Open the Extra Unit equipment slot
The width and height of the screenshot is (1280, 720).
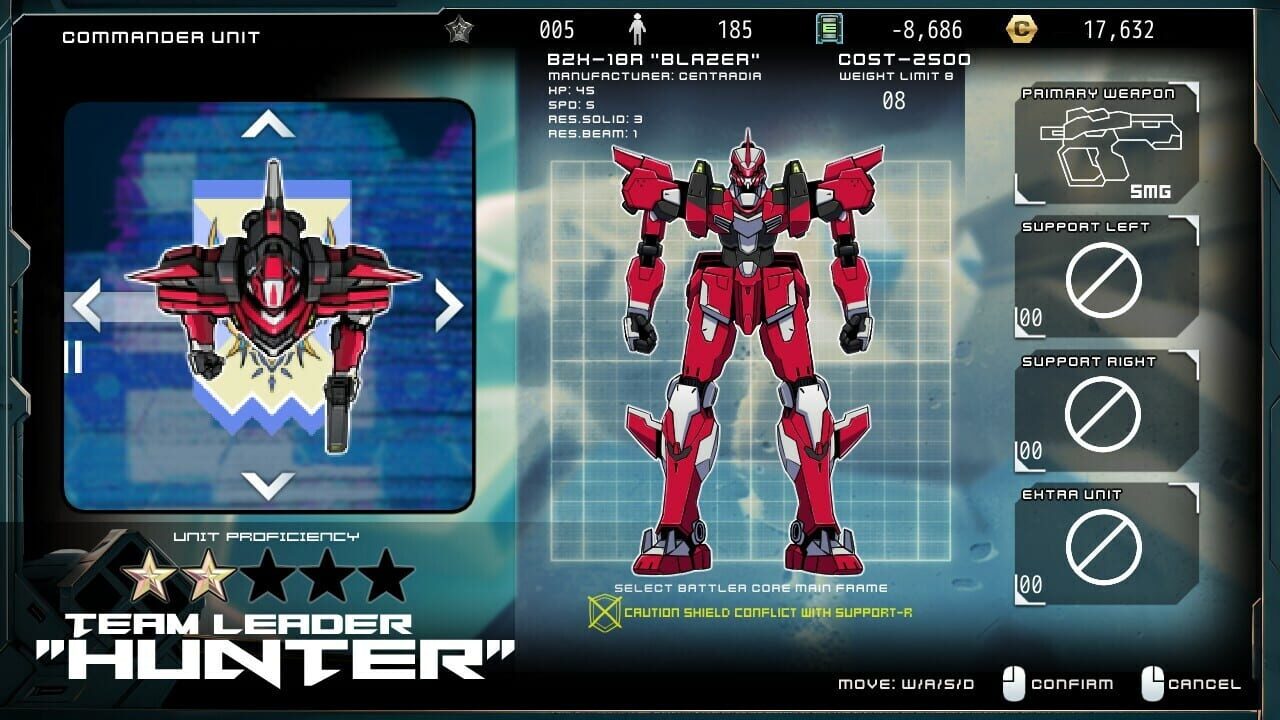1105,545
